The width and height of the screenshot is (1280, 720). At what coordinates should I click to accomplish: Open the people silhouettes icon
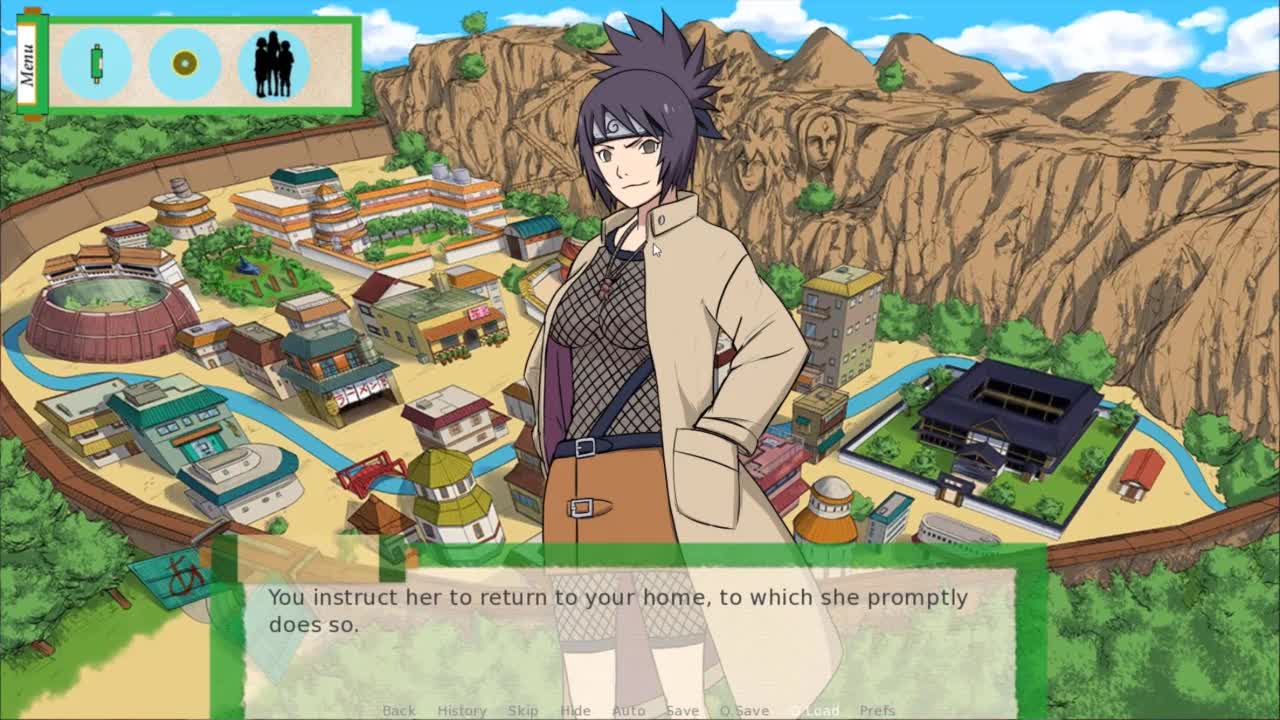tap(273, 64)
